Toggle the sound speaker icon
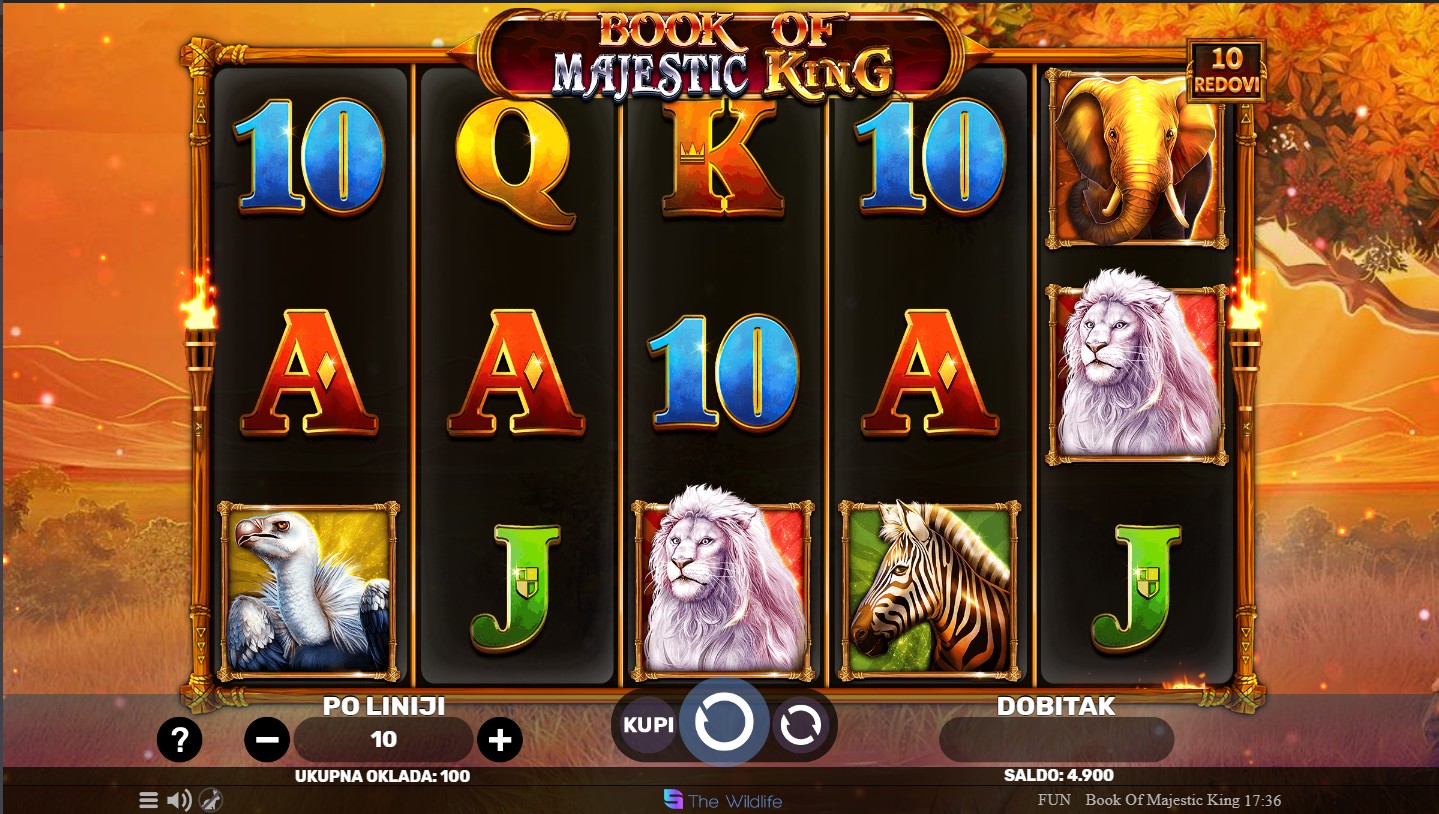Image resolution: width=1439 pixels, height=814 pixels. [179, 800]
